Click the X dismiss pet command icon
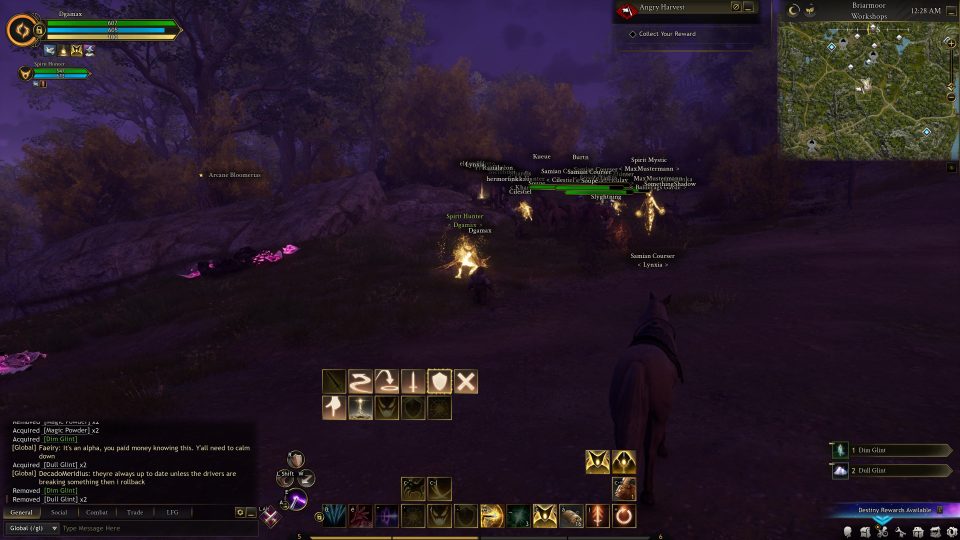Viewport: 960px width, 540px height. (465, 381)
